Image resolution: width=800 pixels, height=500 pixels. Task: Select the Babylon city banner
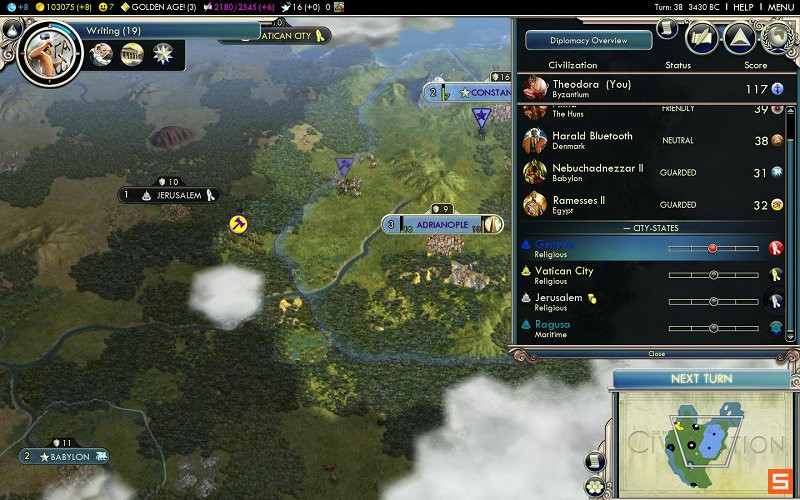coord(64,457)
